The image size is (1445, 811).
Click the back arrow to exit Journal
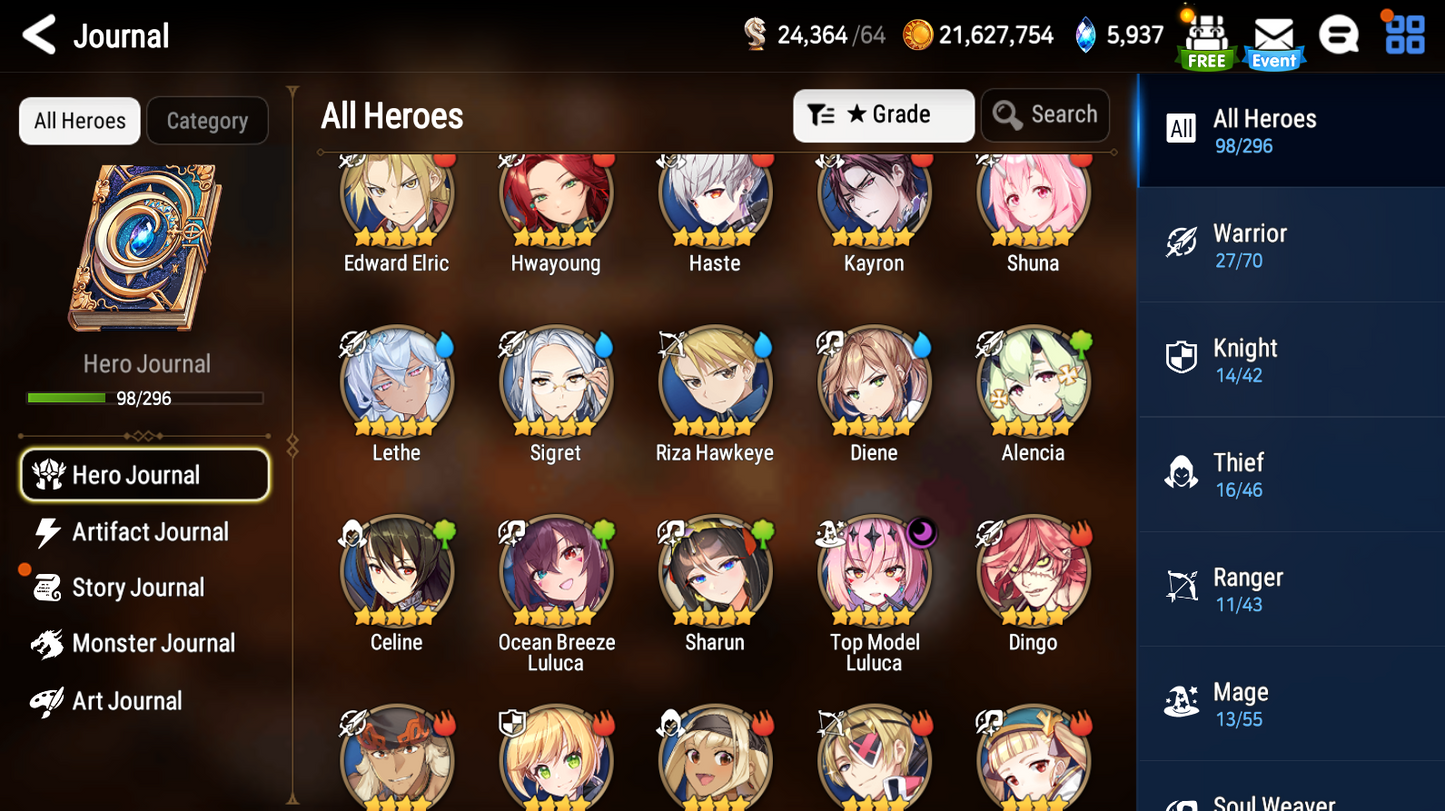coord(38,34)
